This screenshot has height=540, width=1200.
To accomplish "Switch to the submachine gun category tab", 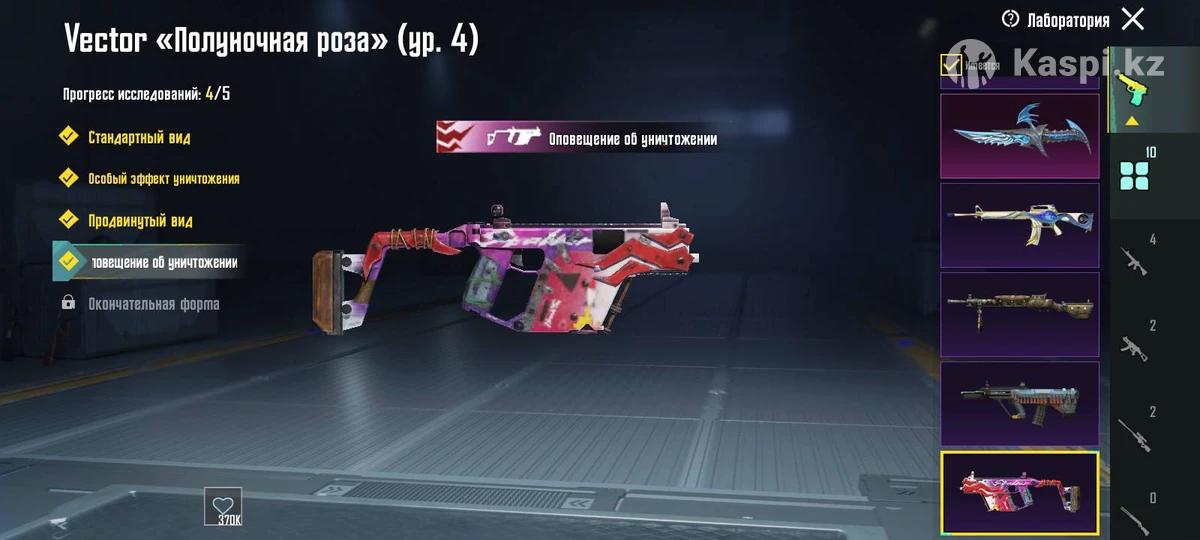I will tap(1133, 346).
